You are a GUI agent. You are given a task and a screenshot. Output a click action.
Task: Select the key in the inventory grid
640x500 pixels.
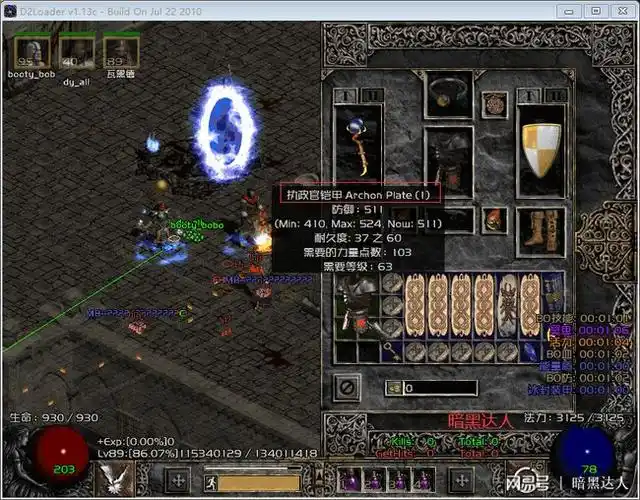[391, 350]
